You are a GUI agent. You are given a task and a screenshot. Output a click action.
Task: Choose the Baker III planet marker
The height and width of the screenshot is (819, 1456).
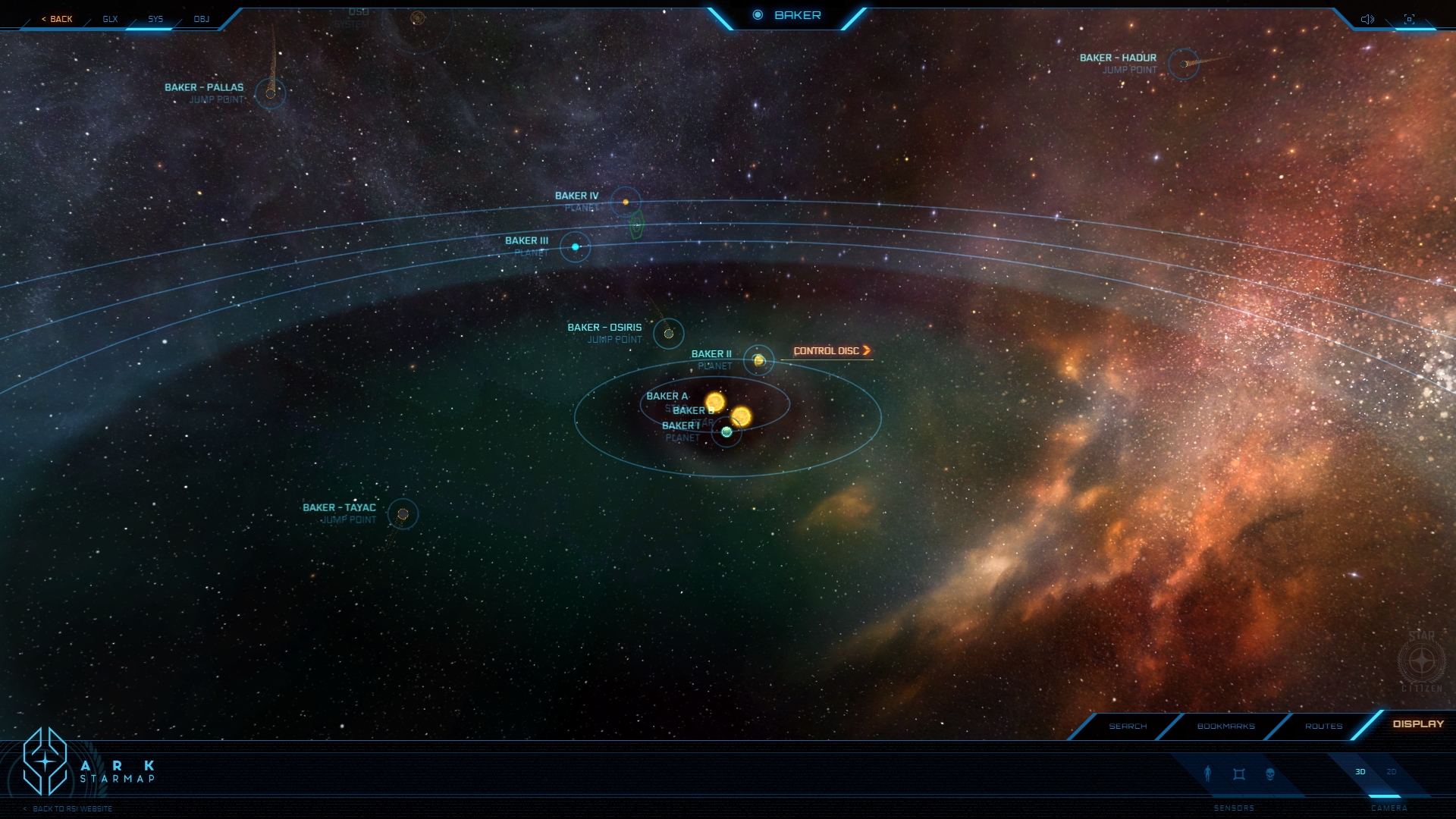click(x=575, y=247)
